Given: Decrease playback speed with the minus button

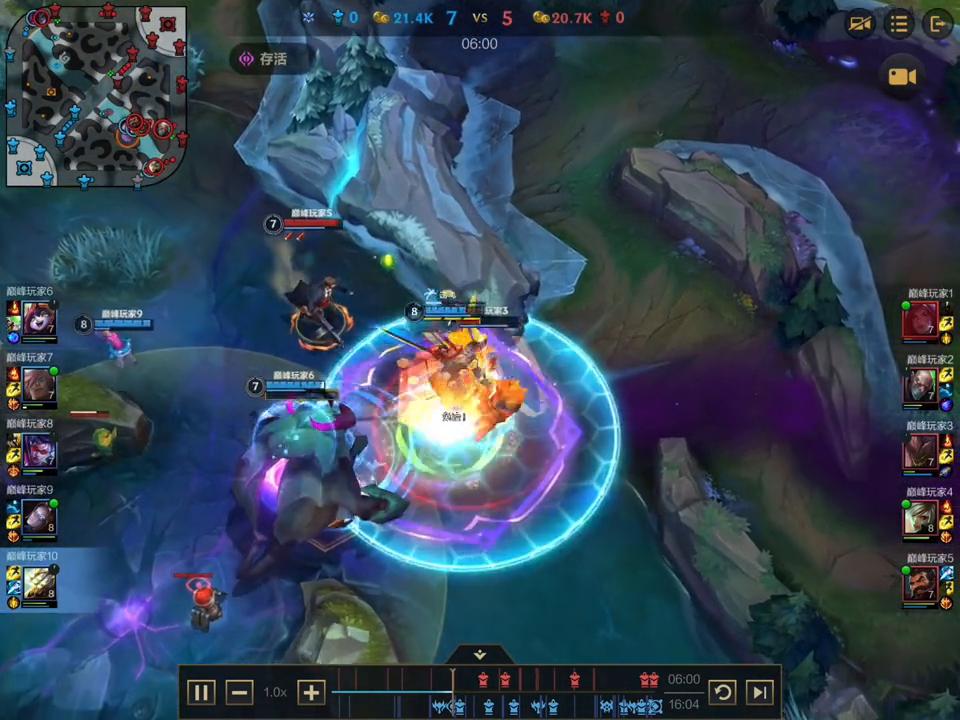Looking at the screenshot, I should (x=239, y=692).
